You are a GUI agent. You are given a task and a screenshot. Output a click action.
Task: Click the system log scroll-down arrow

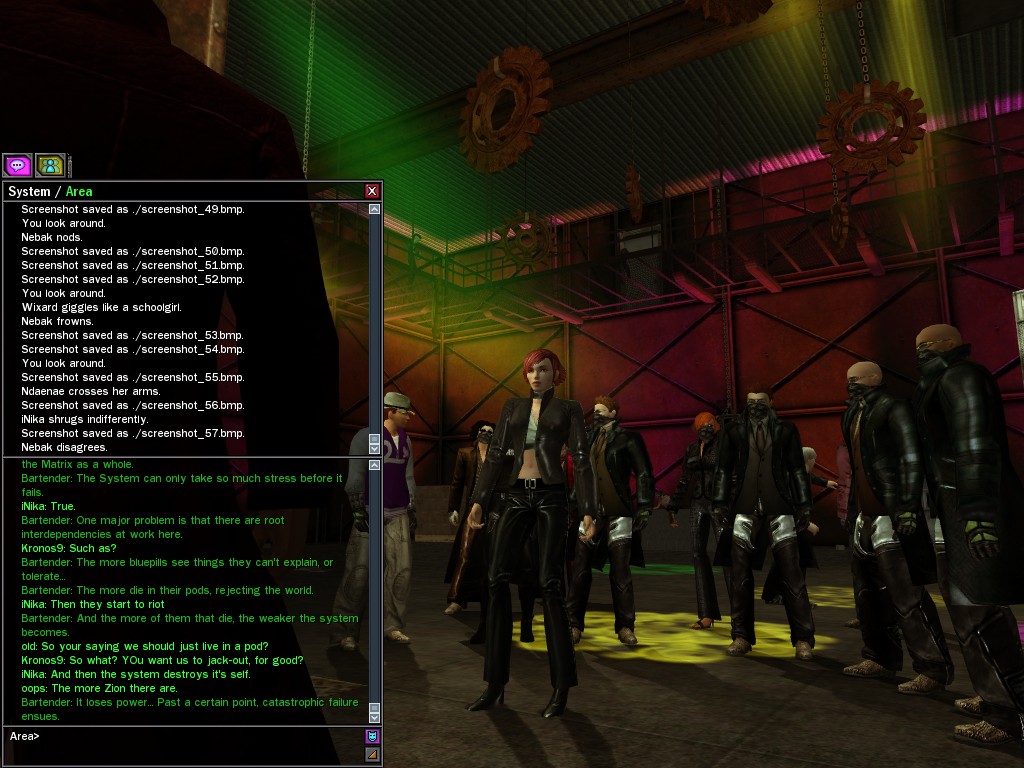click(x=375, y=449)
